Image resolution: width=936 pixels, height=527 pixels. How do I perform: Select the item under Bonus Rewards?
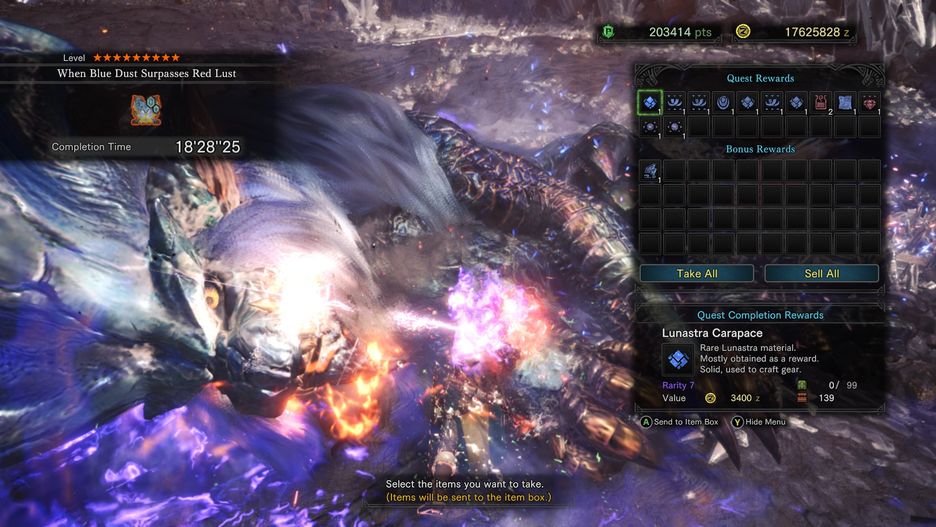650,171
